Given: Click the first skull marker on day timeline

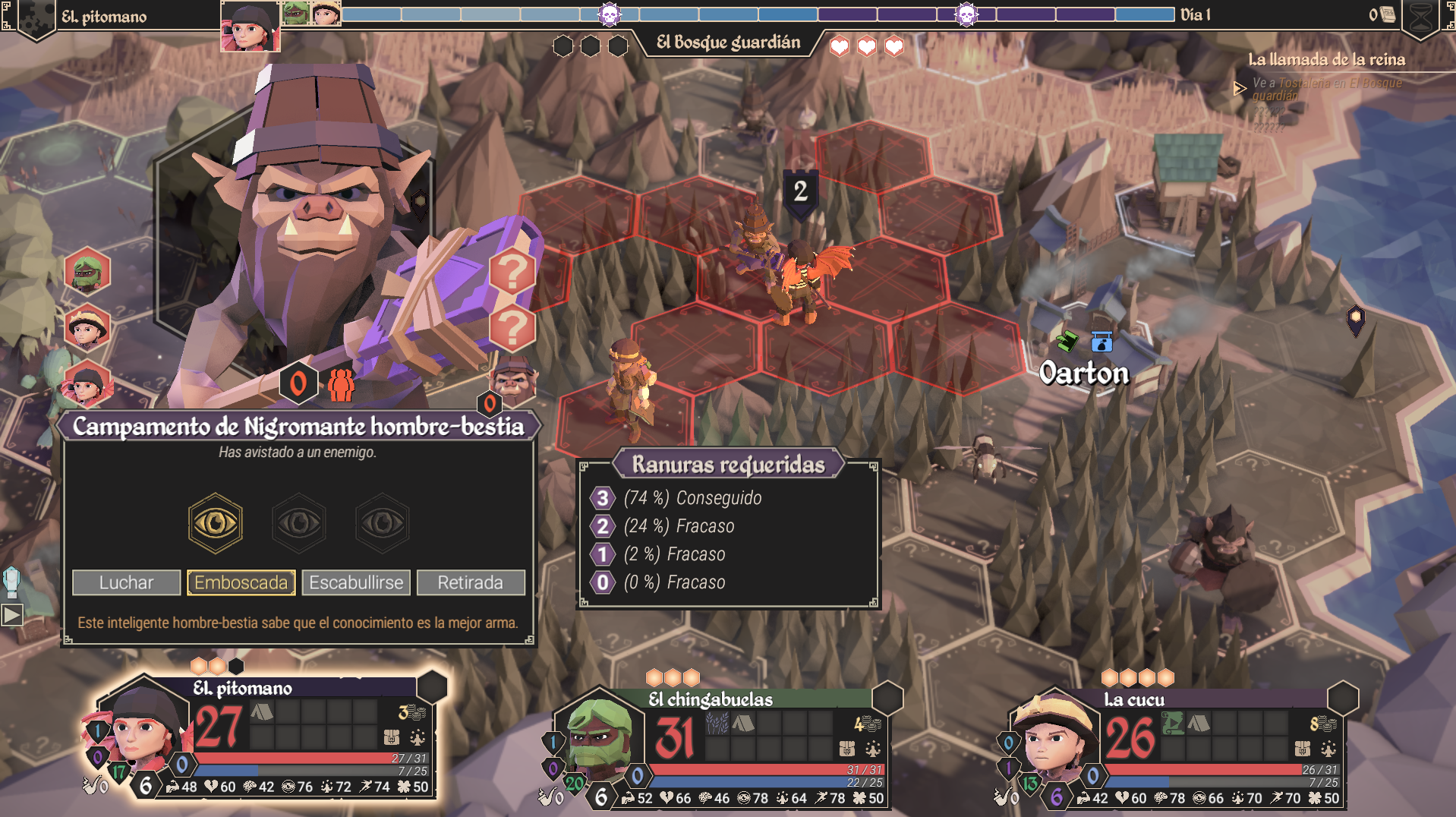Looking at the screenshot, I should coord(610,14).
